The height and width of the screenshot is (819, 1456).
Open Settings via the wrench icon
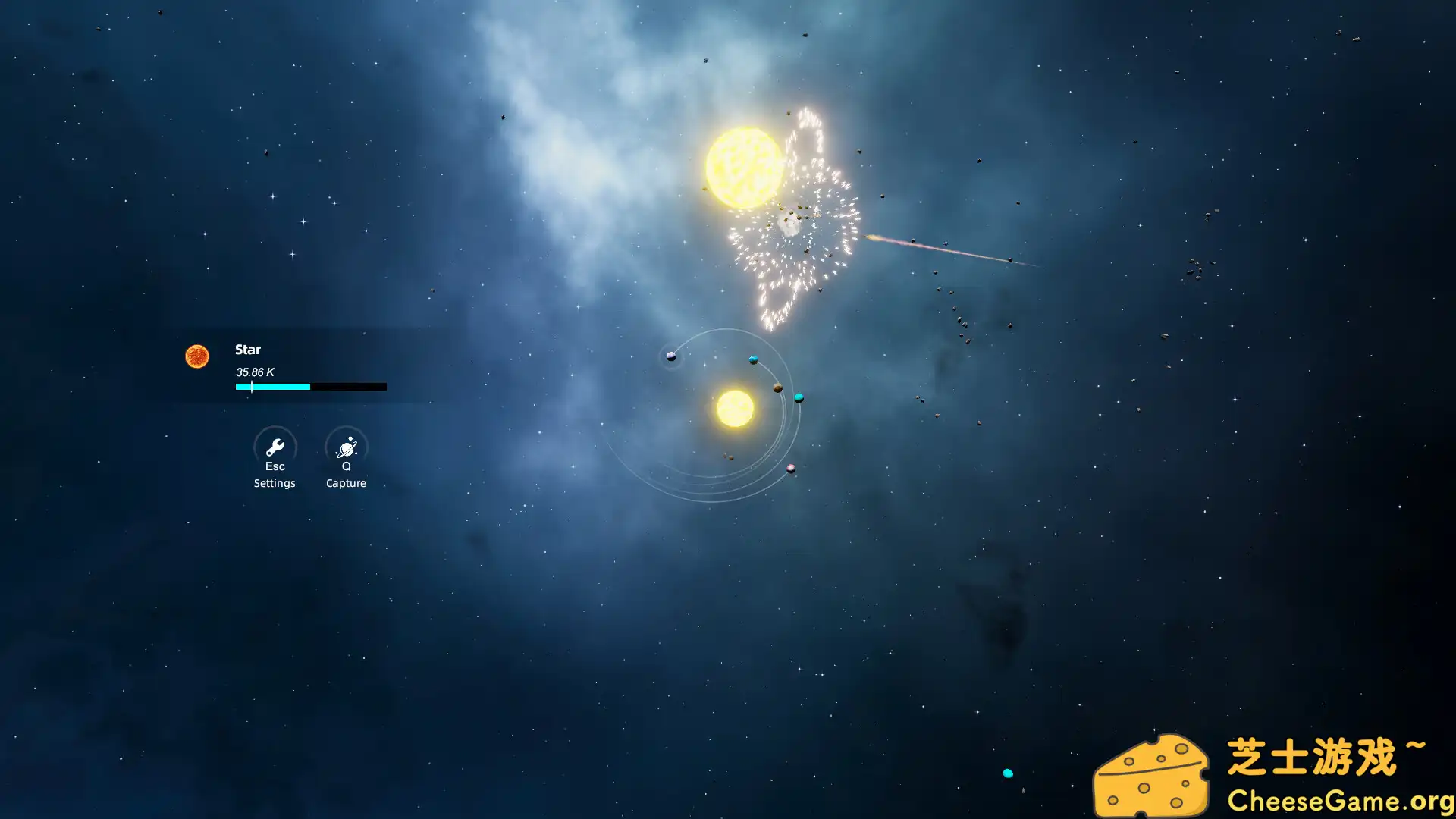[x=275, y=447]
